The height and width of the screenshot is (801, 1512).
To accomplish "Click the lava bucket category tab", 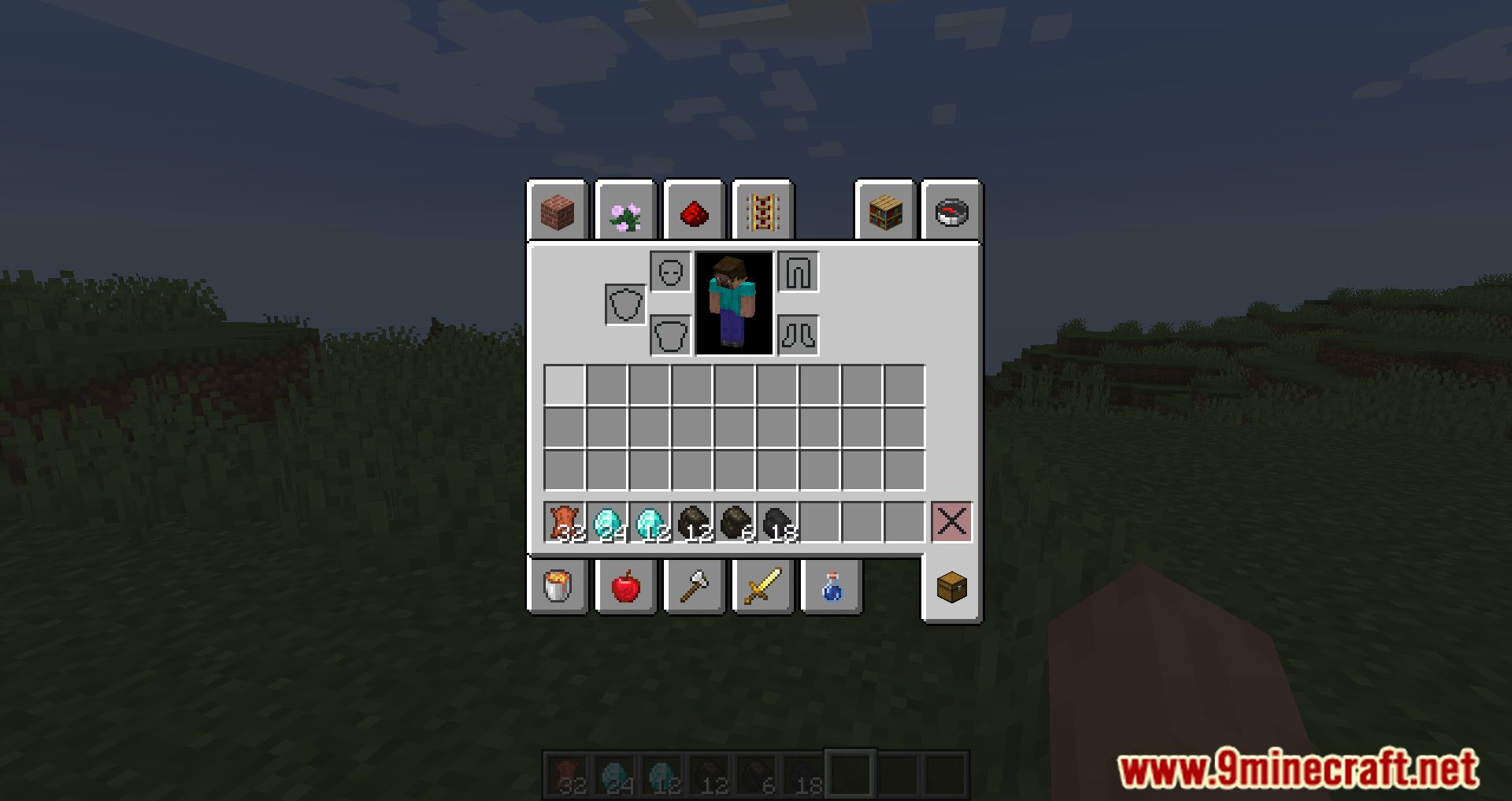I will click(558, 587).
